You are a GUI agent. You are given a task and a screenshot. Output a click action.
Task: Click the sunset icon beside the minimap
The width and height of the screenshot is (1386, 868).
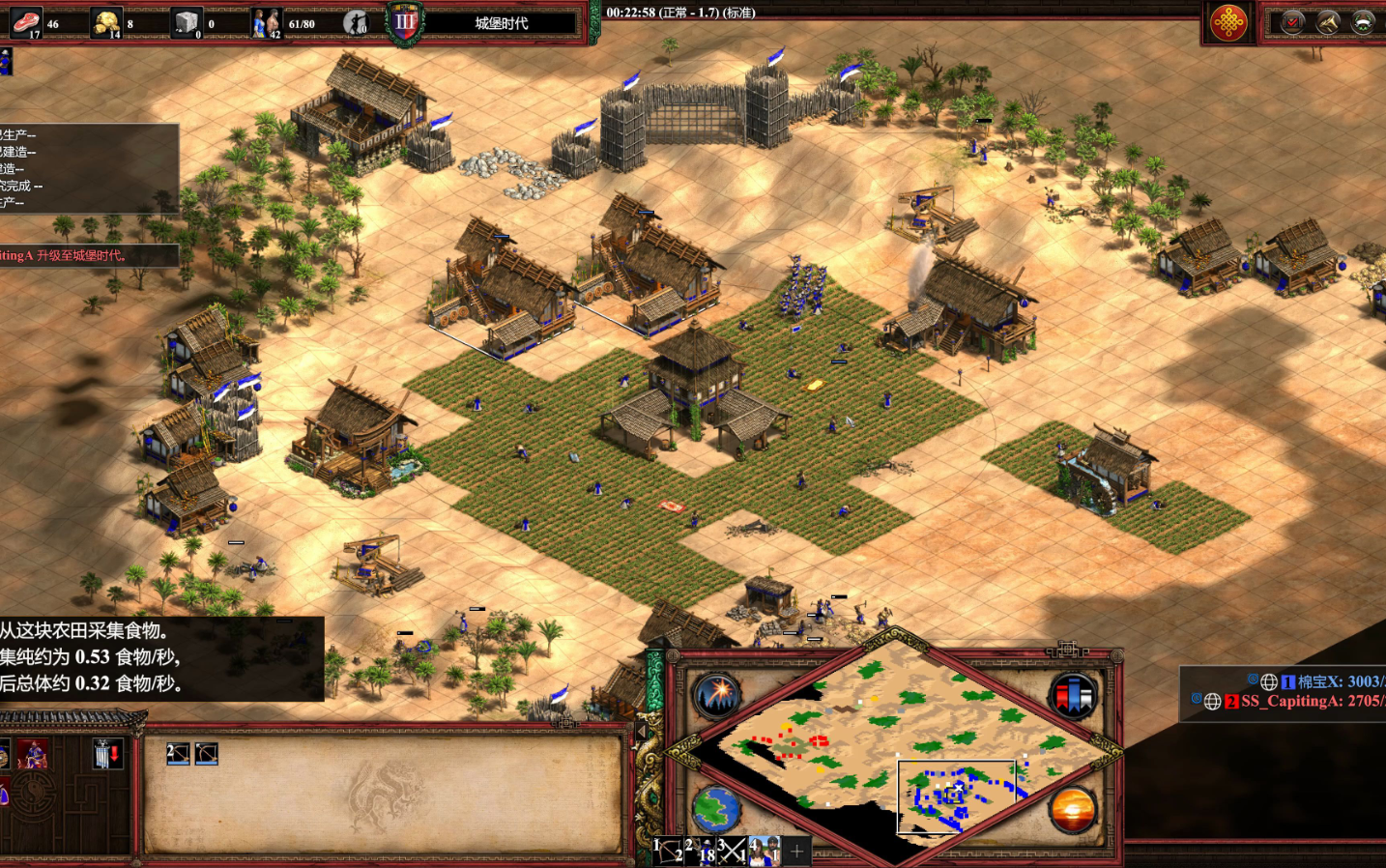[x=1073, y=810]
